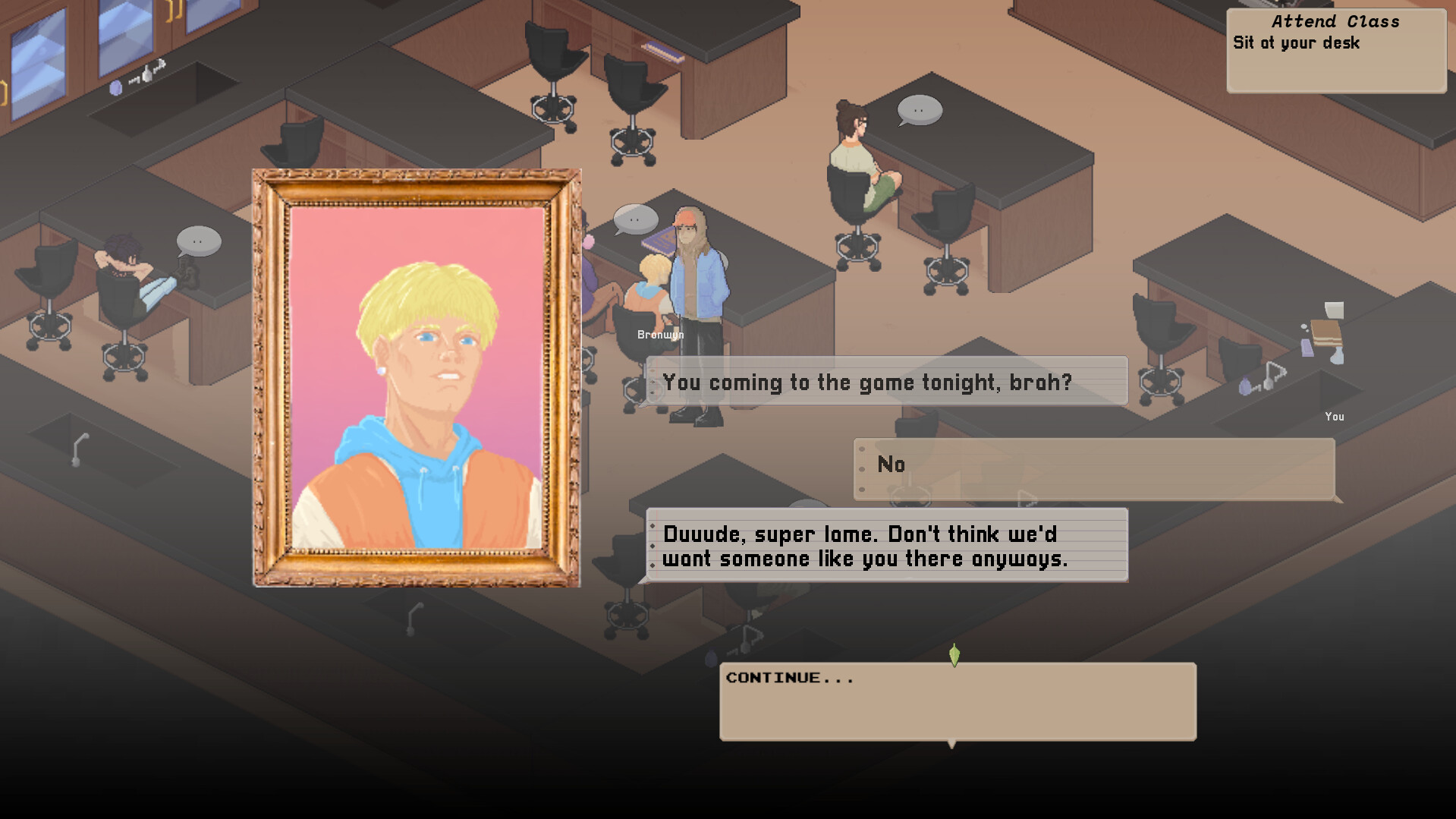Image resolution: width=1456 pixels, height=819 pixels.
Task: Open the Attend Class objective panel
Action: [x=1336, y=48]
